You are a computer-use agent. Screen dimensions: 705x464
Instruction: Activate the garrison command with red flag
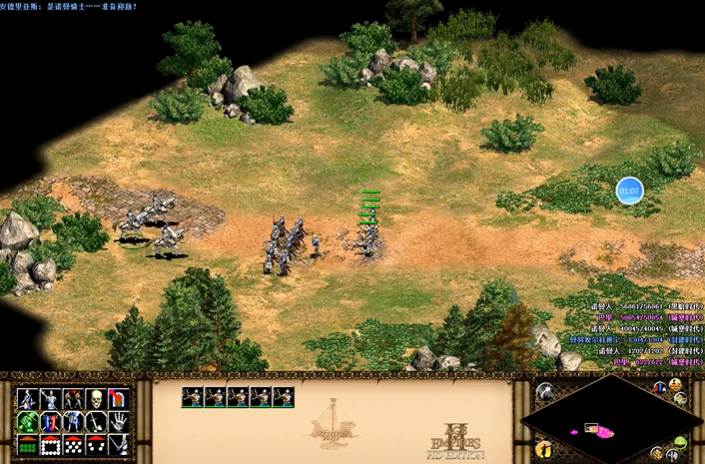pos(119,399)
